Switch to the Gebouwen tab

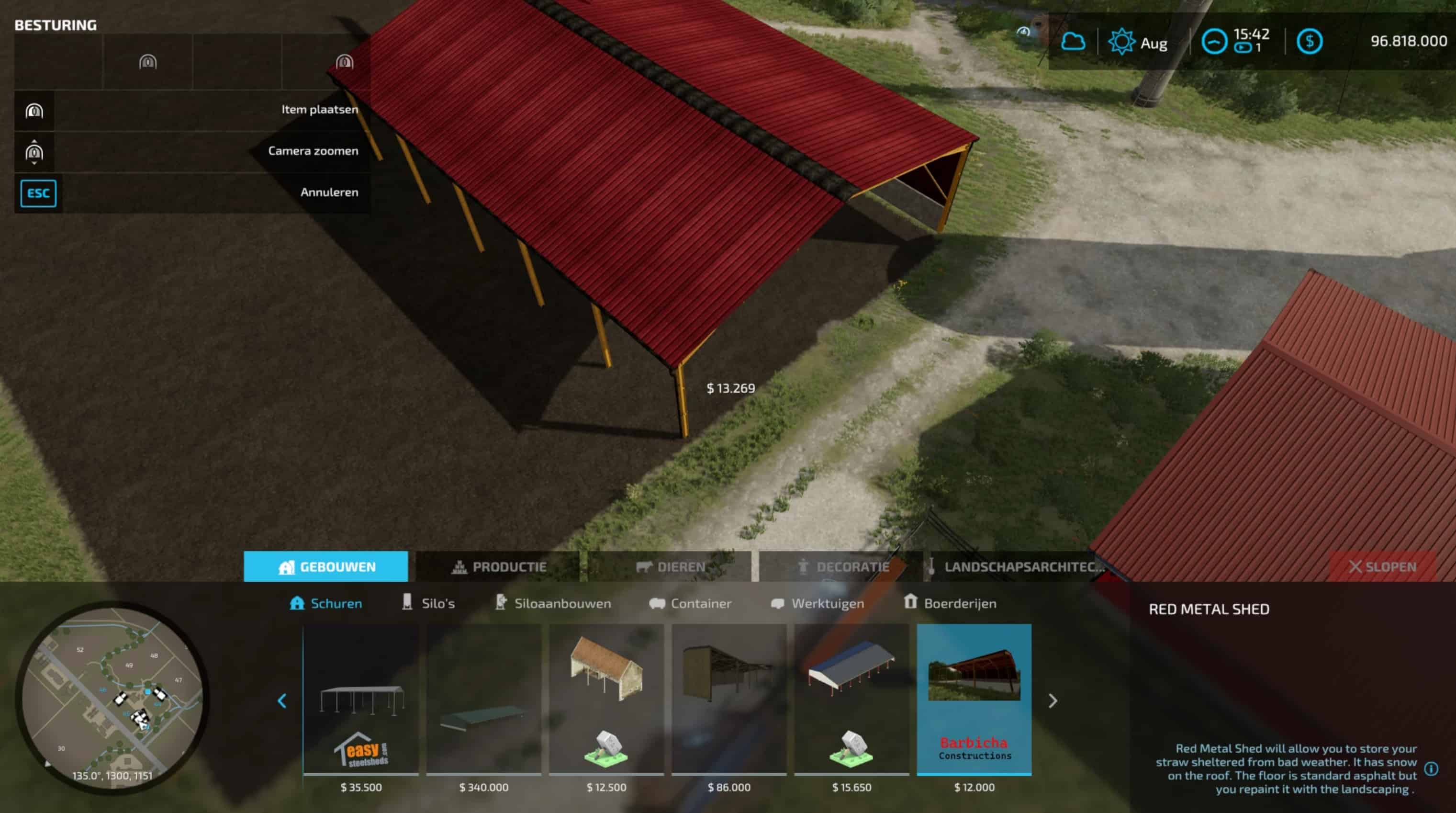click(326, 566)
